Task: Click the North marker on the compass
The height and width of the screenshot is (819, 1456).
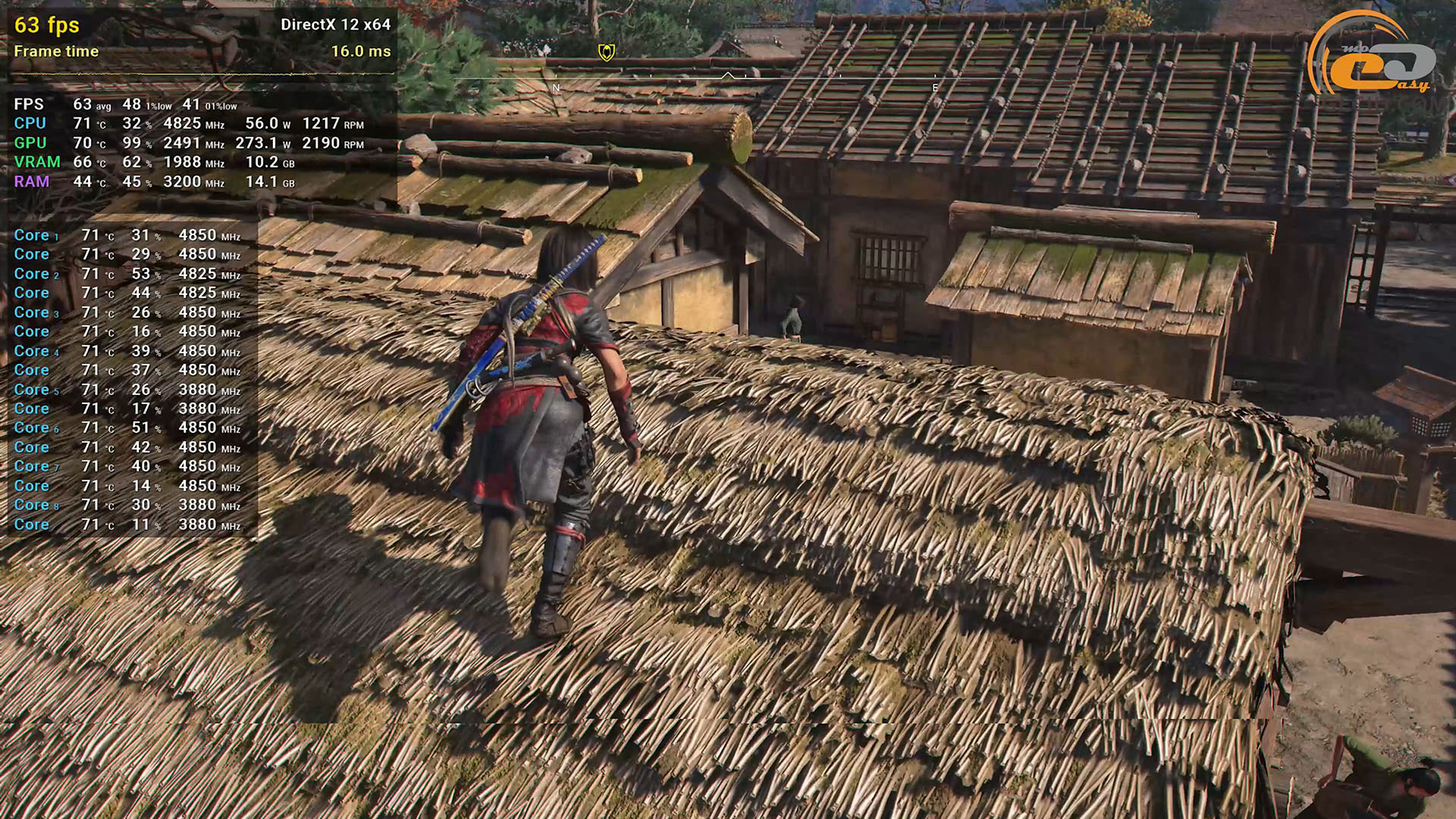Action: click(556, 88)
